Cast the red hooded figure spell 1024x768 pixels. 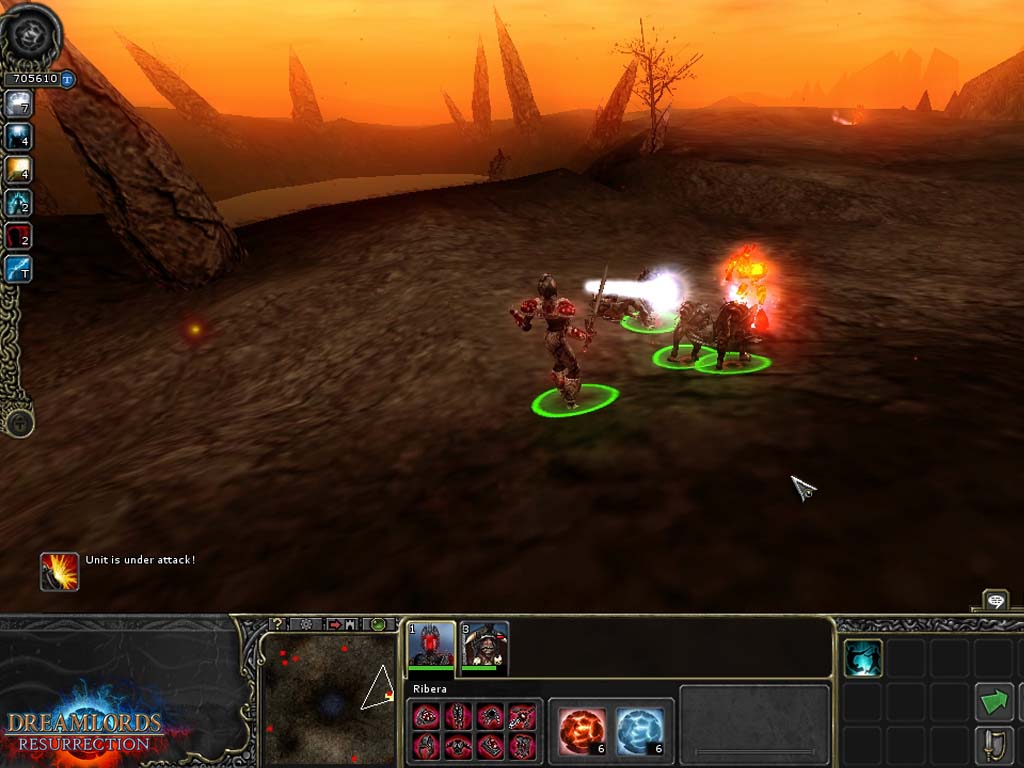coord(18,236)
